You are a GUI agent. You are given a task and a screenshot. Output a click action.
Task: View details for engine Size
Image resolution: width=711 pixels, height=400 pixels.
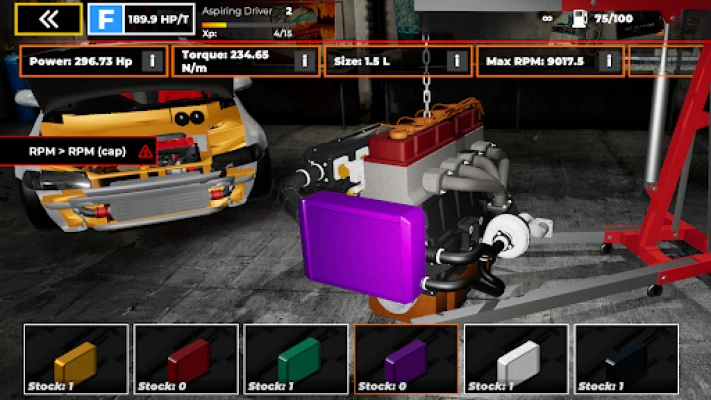[x=457, y=61]
